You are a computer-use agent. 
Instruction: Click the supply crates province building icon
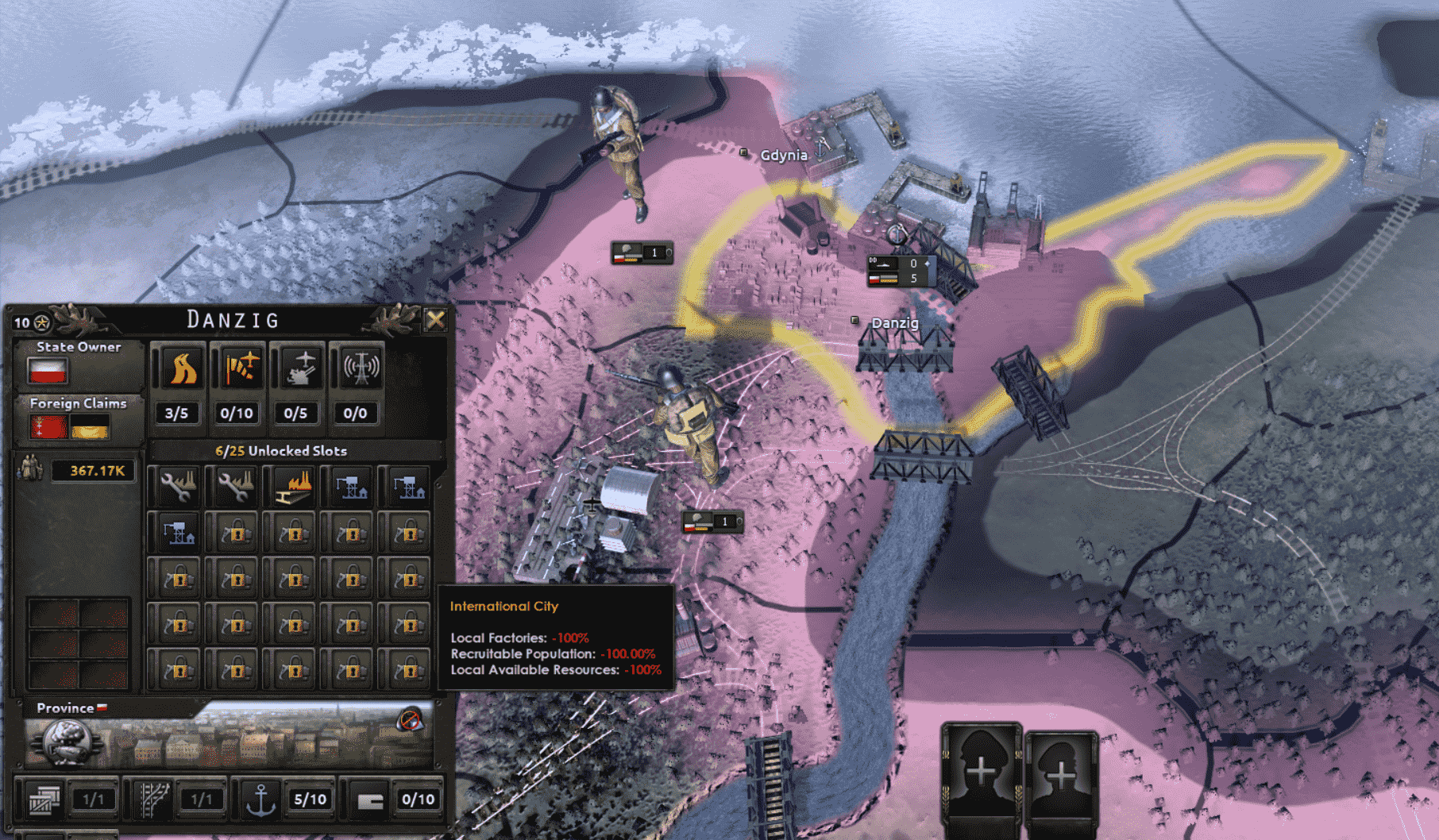pyautogui.click(x=45, y=800)
